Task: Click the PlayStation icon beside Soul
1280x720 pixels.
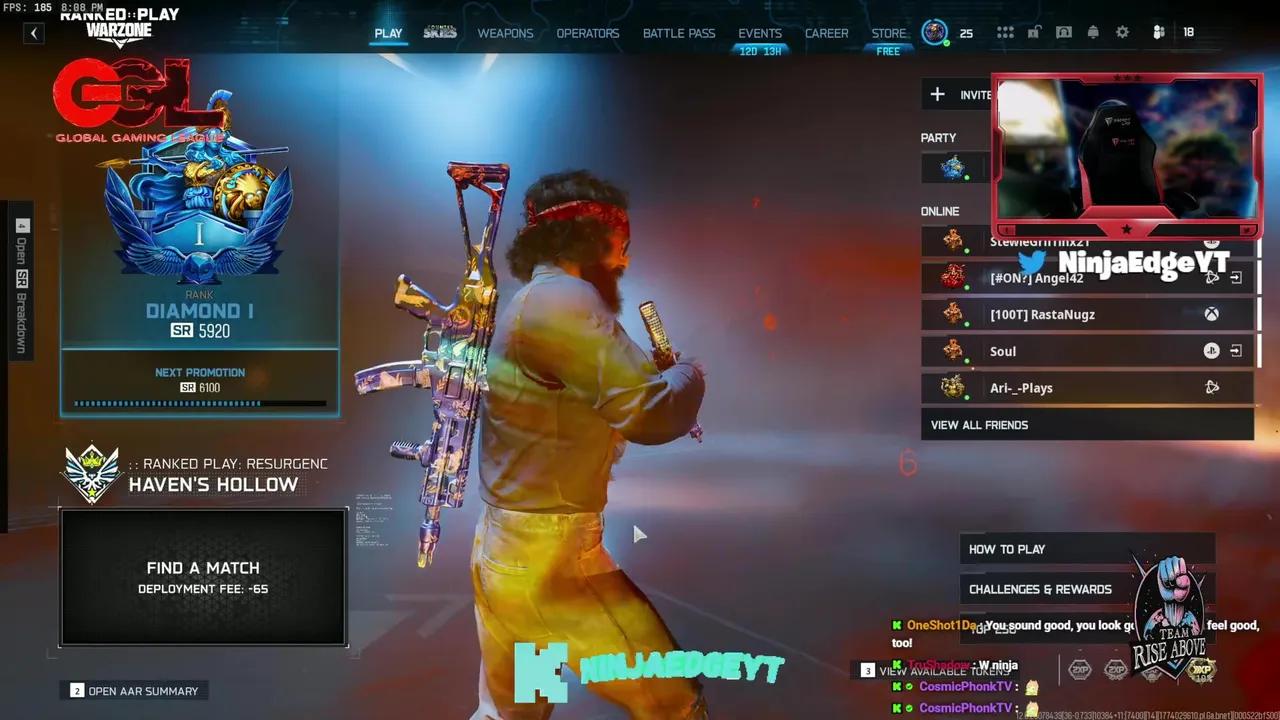Action: (x=1211, y=351)
